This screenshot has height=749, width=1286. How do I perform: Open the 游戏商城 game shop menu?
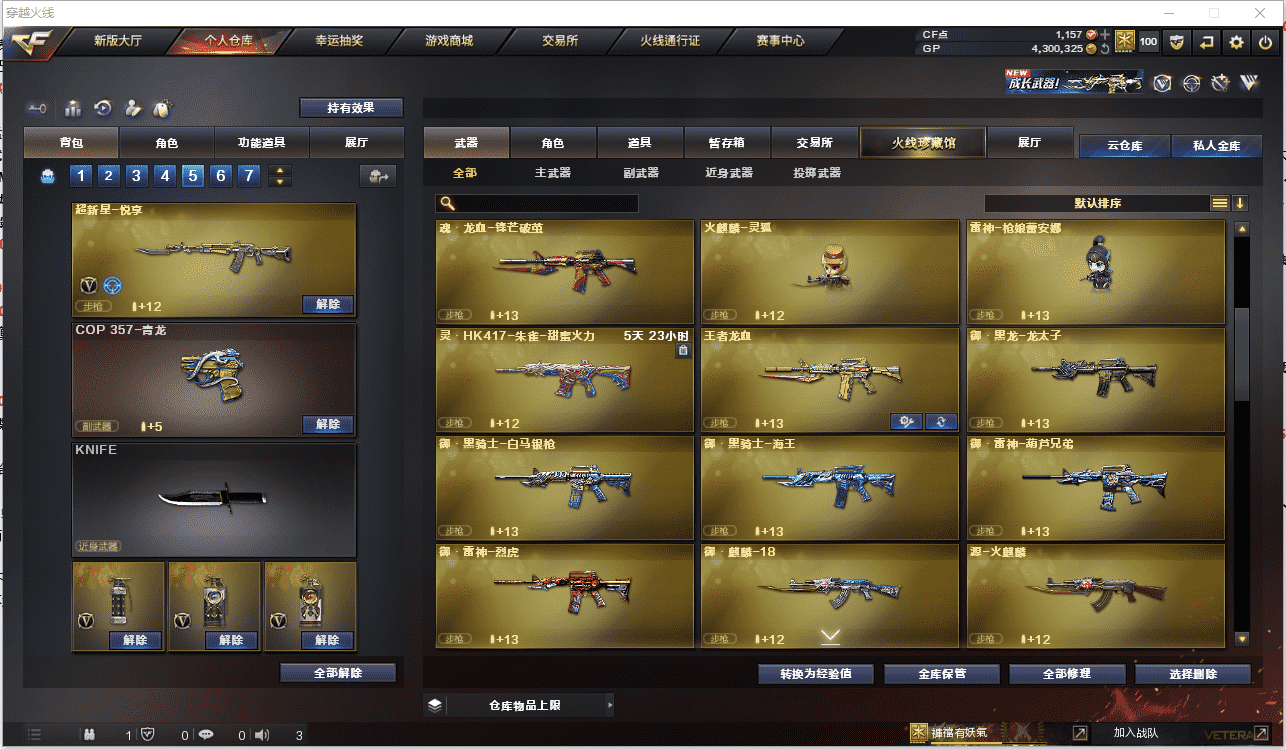(449, 41)
